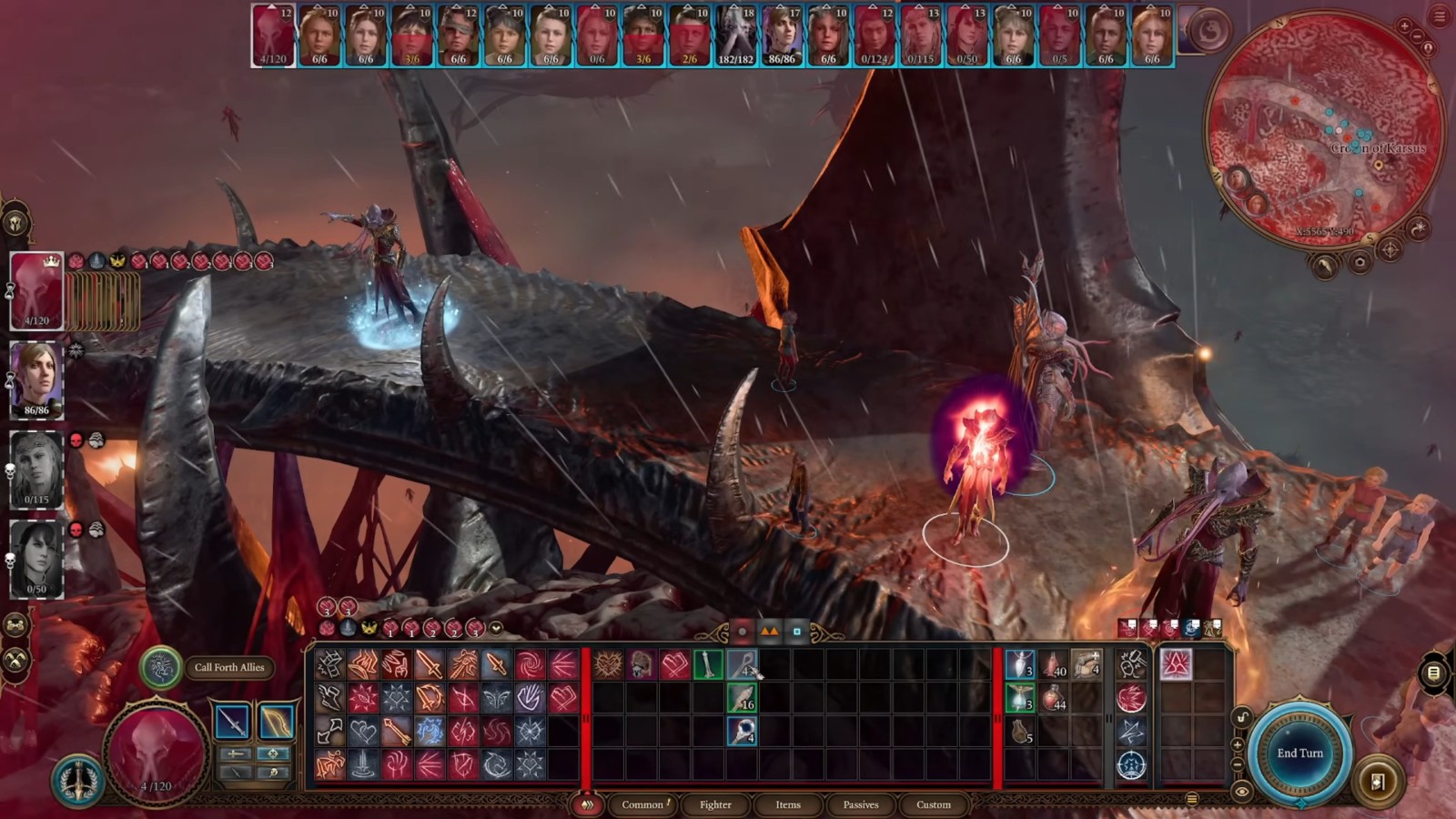Select the 86/86 party member portrait

[x=36, y=379]
